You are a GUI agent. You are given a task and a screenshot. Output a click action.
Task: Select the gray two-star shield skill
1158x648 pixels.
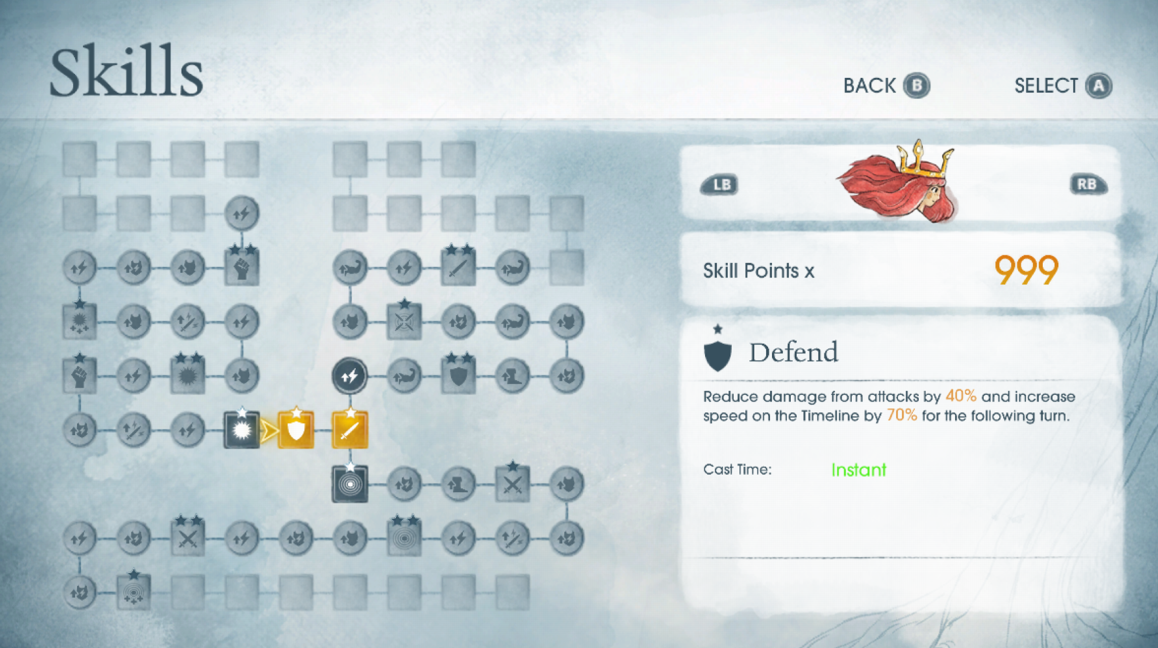[x=458, y=376]
